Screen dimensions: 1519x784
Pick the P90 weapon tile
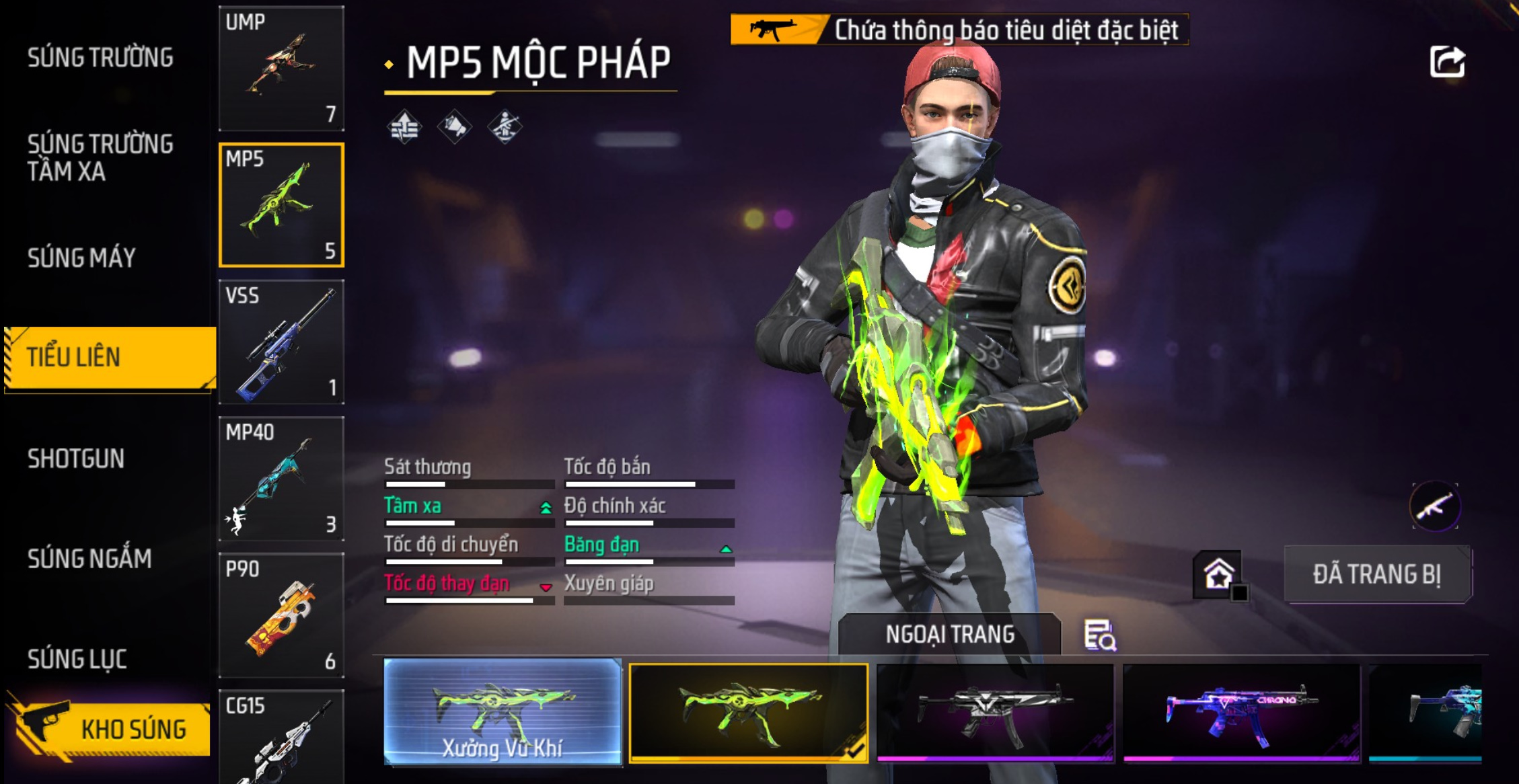click(x=281, y=615)
